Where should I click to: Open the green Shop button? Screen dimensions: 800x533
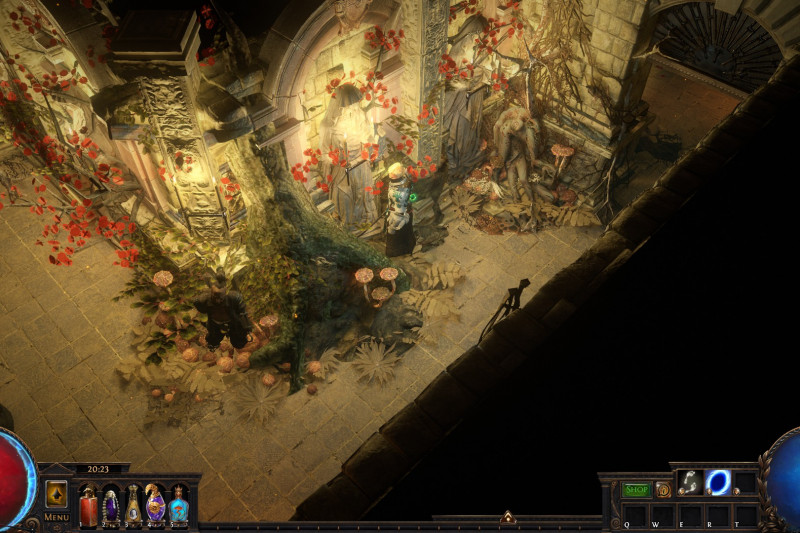coord(636,490)
